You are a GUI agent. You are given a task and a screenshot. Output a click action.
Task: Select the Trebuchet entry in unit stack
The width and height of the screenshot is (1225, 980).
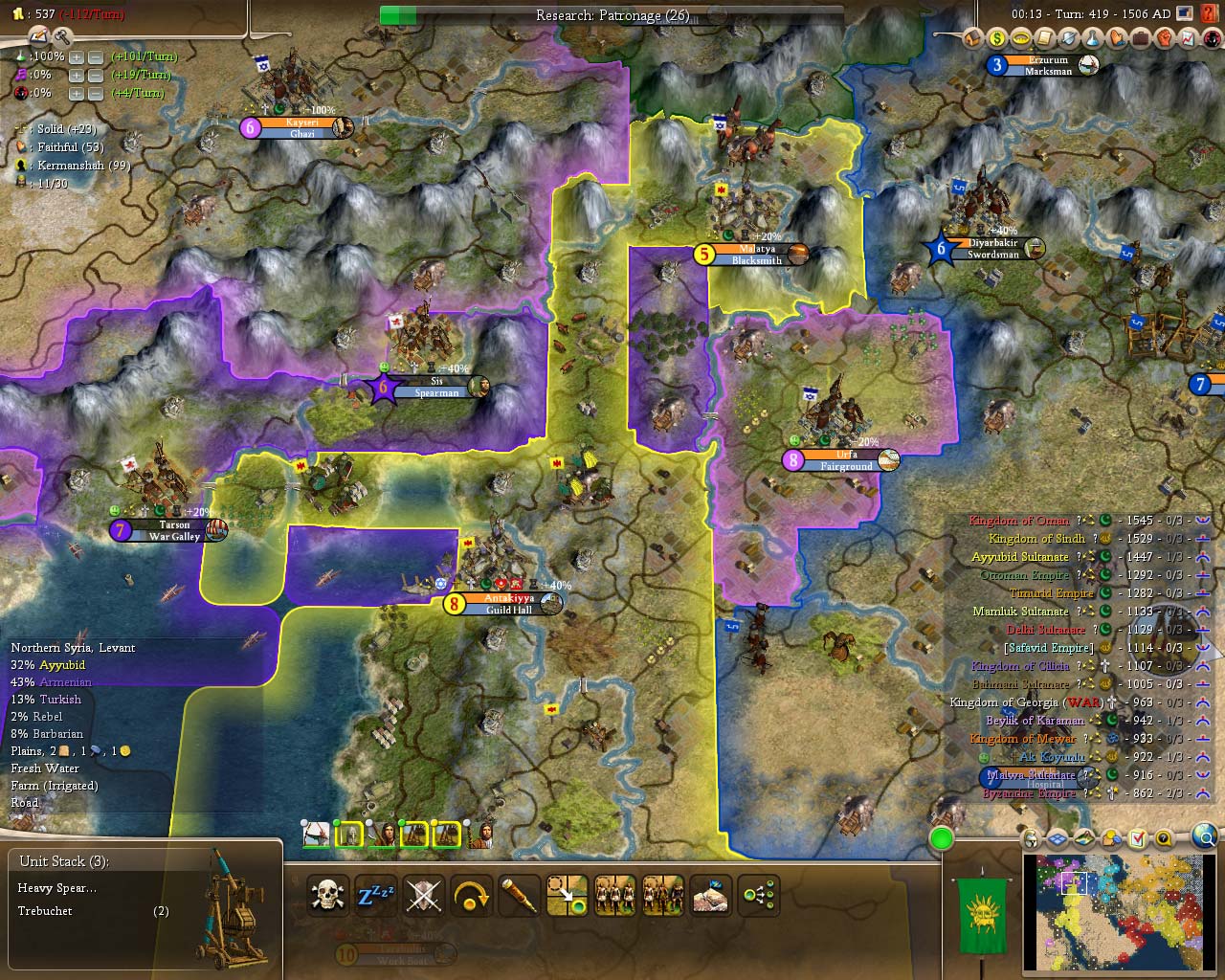(46, 911)
